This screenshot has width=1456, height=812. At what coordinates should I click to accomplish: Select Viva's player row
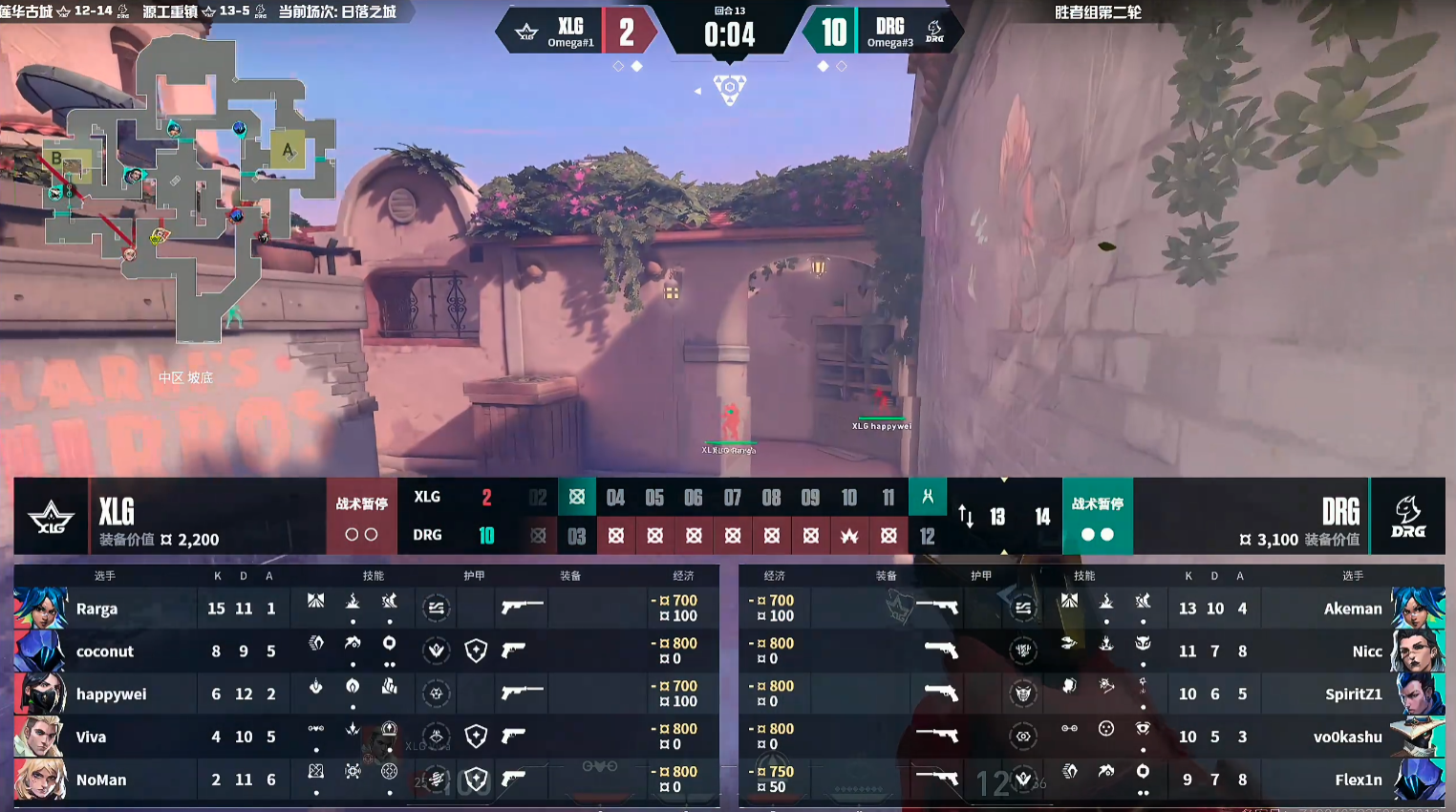(x=366, y=737)
